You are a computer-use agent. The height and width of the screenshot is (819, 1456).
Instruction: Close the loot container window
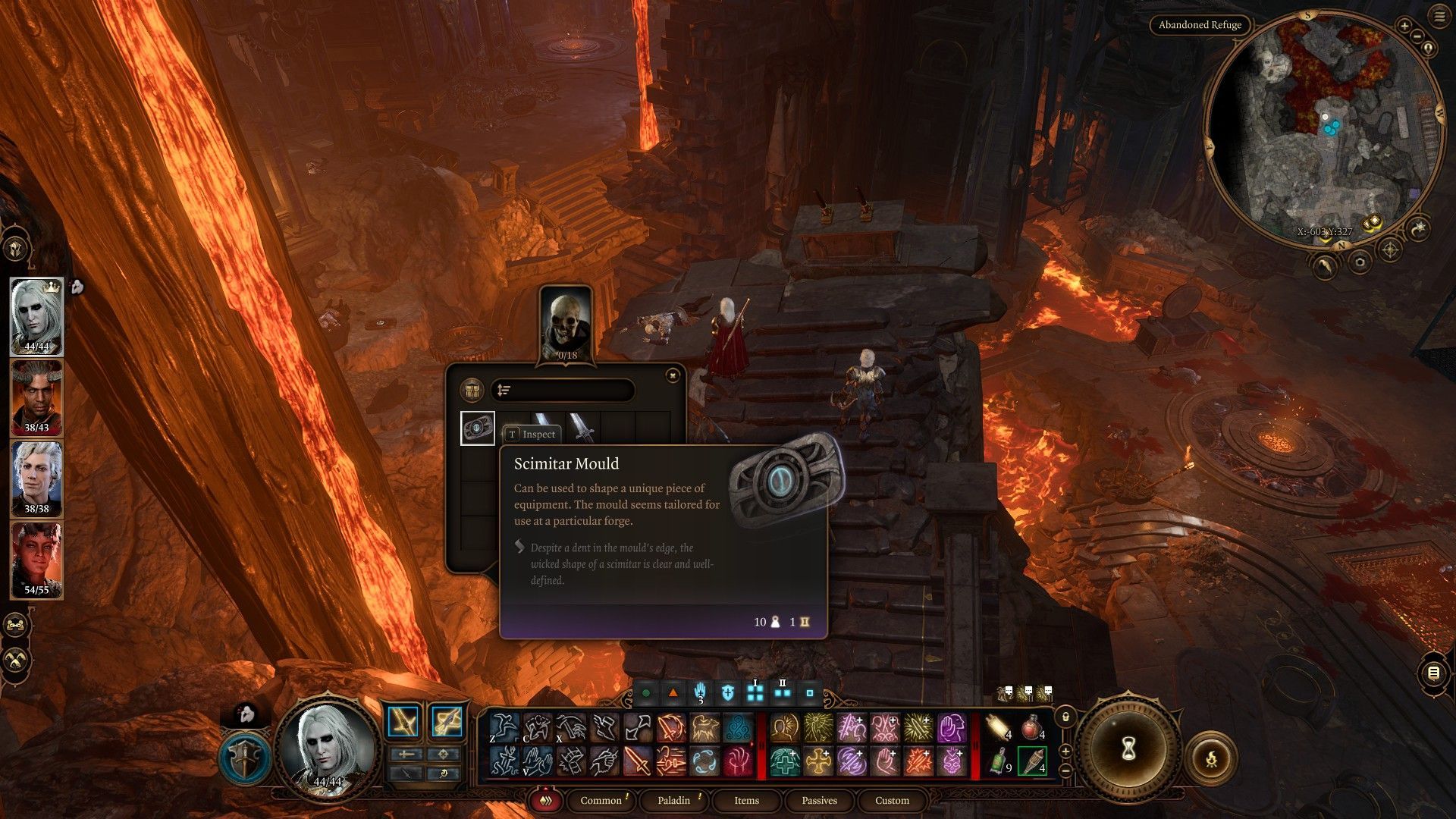(x=672, y=375)
